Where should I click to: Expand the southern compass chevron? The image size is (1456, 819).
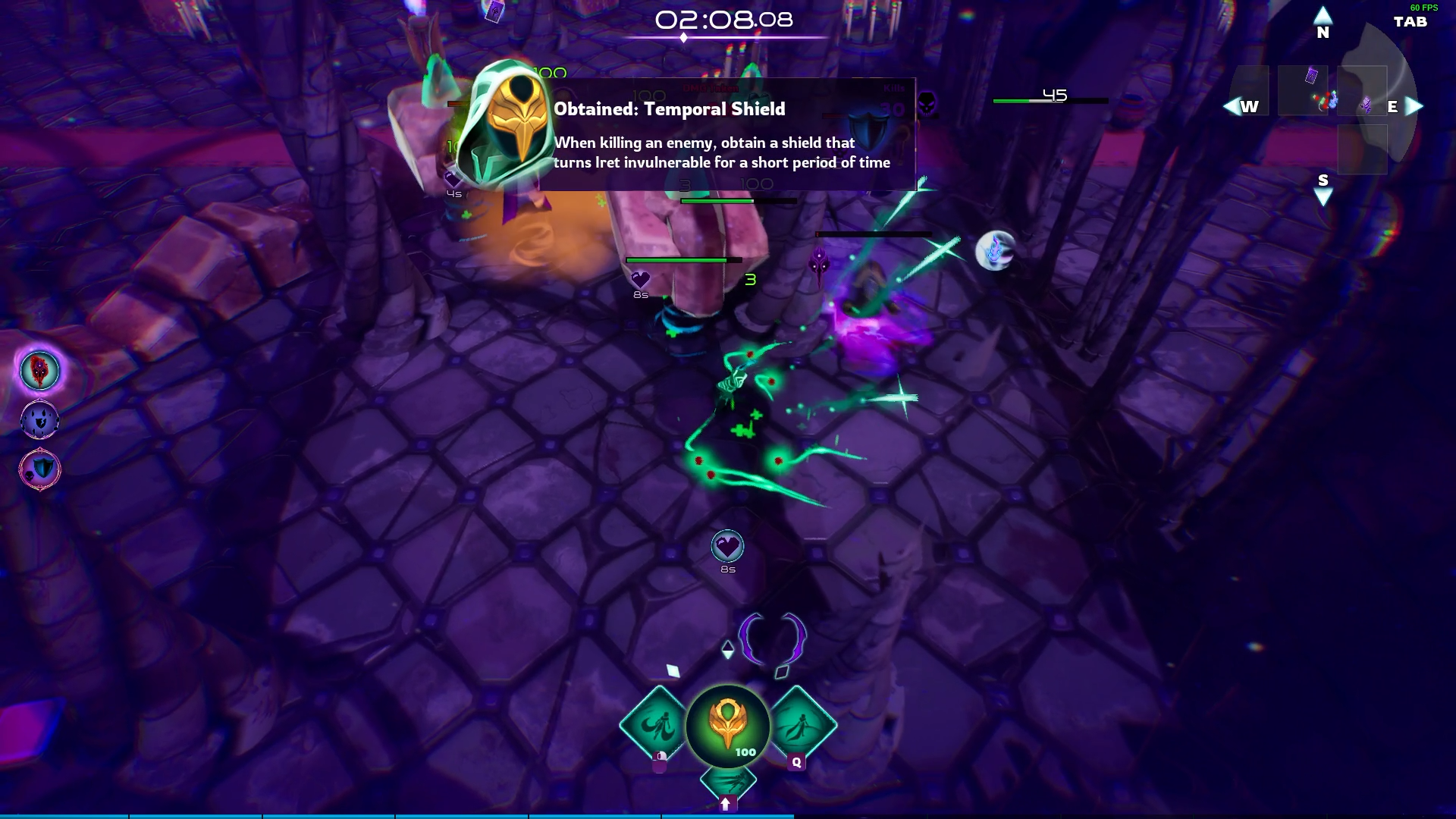click(x=1323, y=195)
